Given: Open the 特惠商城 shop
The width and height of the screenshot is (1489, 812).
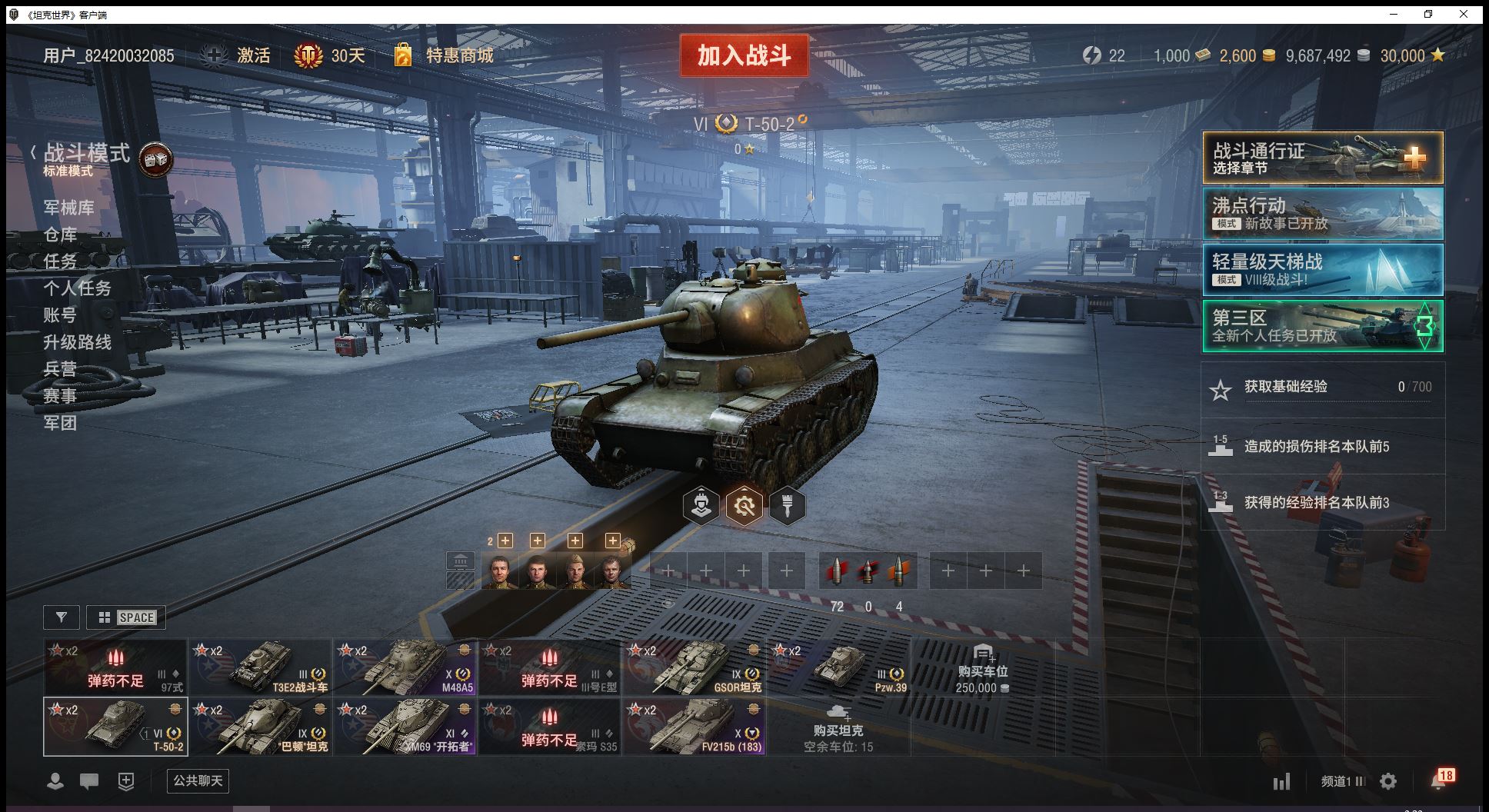Looking at the screenshot, I should pos(445,55).
